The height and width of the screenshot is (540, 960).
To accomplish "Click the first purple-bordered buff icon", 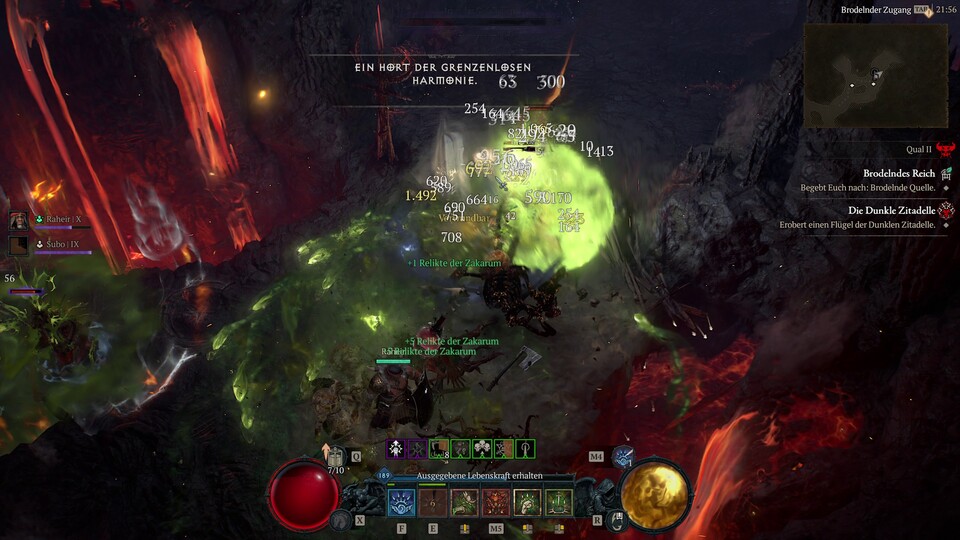I will click(x=396, y=449).
